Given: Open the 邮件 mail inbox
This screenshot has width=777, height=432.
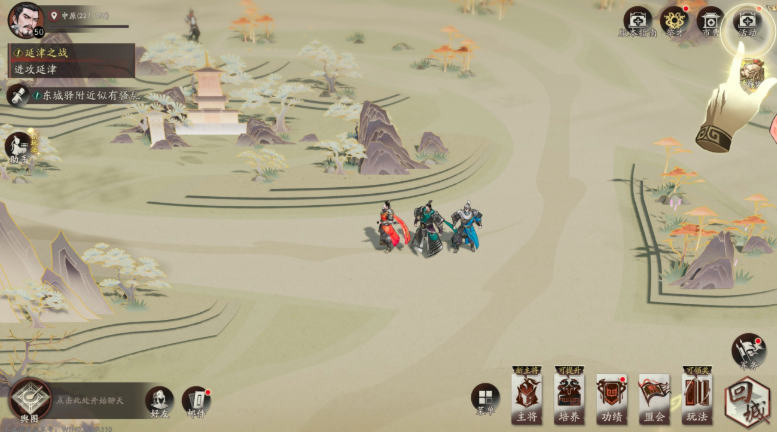Looking at the screenshot, I should (196, 400).
